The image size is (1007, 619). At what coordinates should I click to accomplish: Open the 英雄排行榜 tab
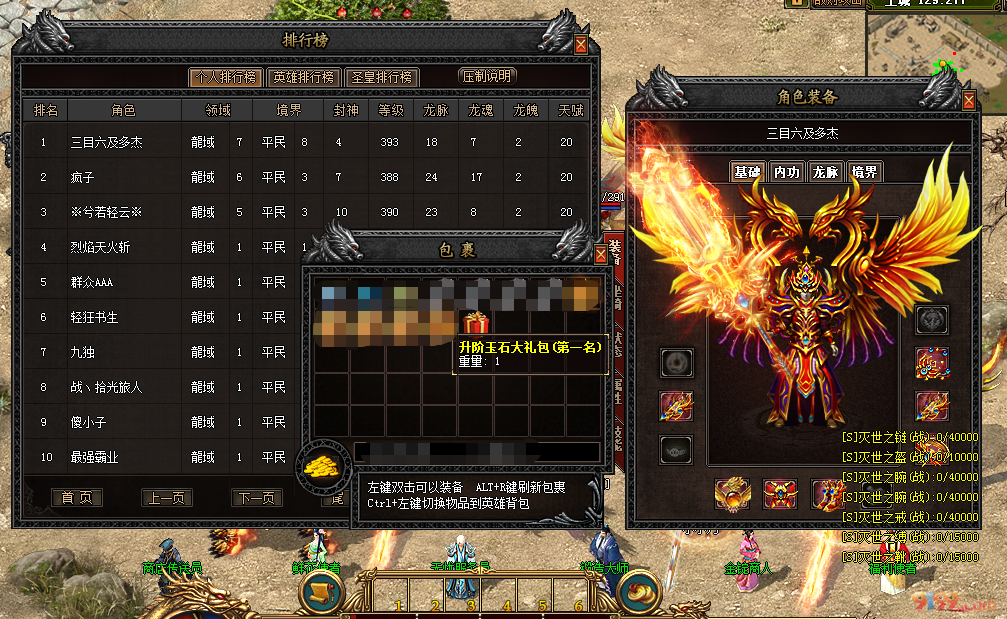pyautogui.click(x=303, y=77)
